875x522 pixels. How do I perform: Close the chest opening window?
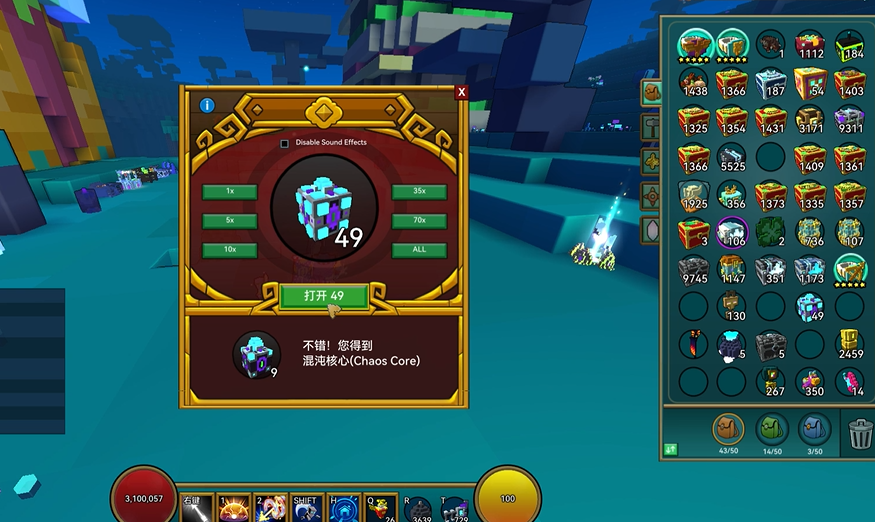[461, 92]
